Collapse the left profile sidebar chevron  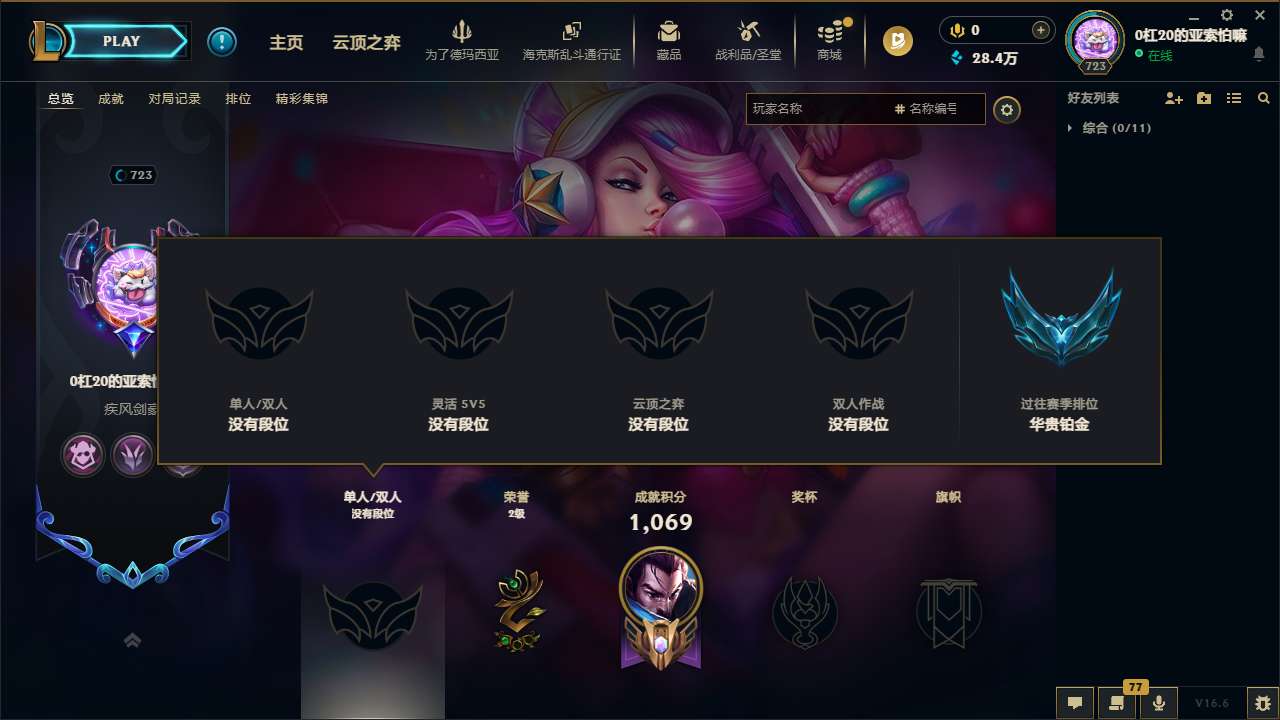pyautogui.click(x=131, y=639)
